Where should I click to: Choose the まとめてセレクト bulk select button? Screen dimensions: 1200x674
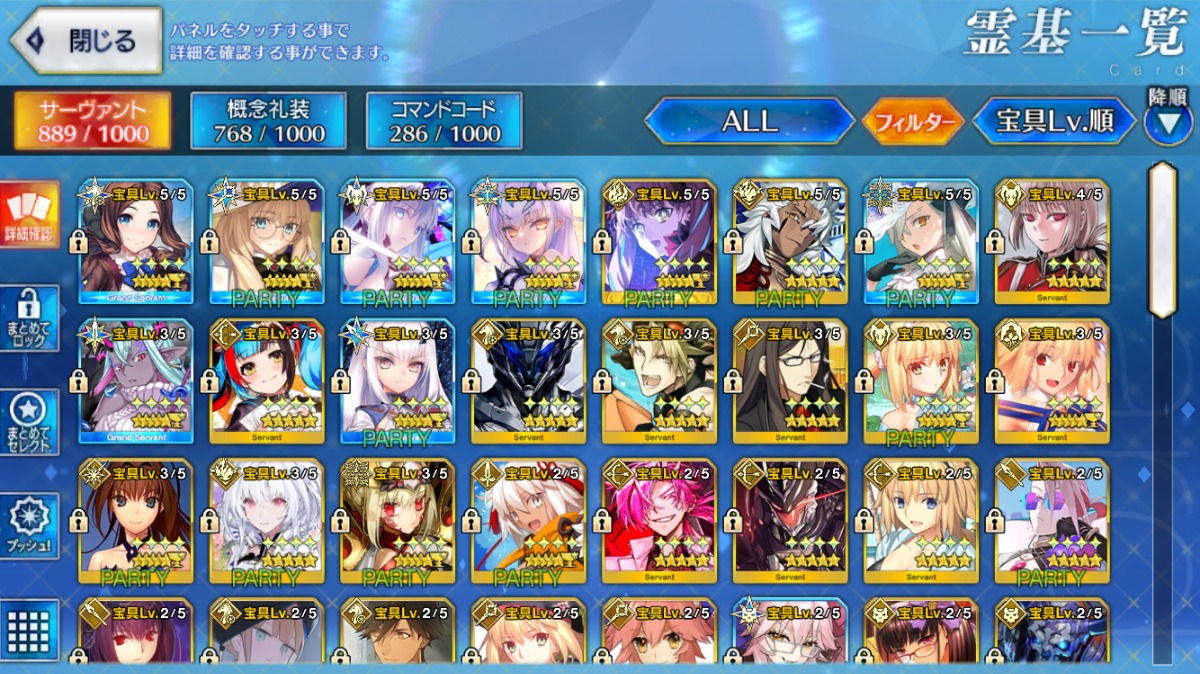click(29, 421)
